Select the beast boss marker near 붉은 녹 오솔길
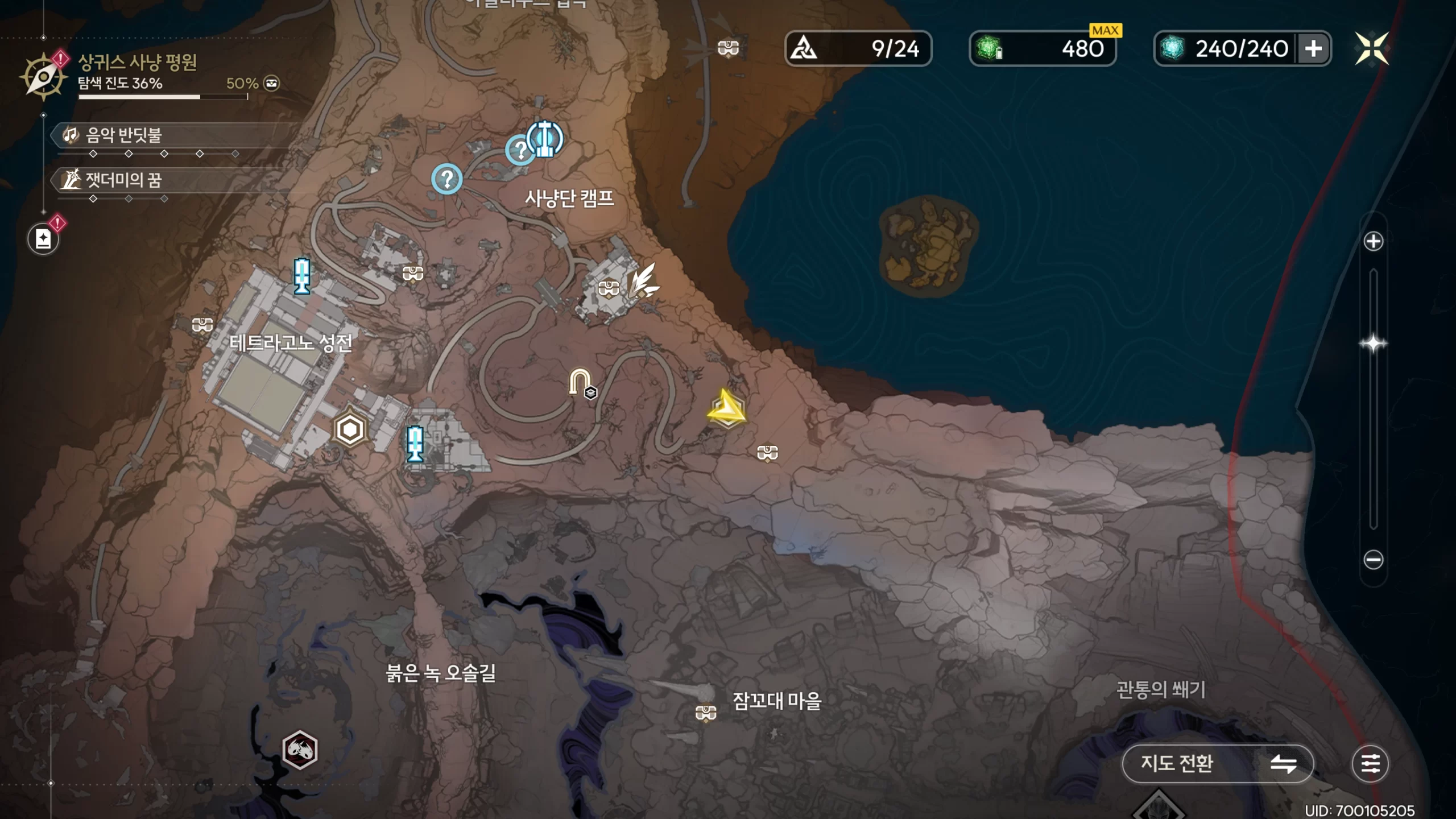The image size is (1456, 819). (x=300, y=750)
